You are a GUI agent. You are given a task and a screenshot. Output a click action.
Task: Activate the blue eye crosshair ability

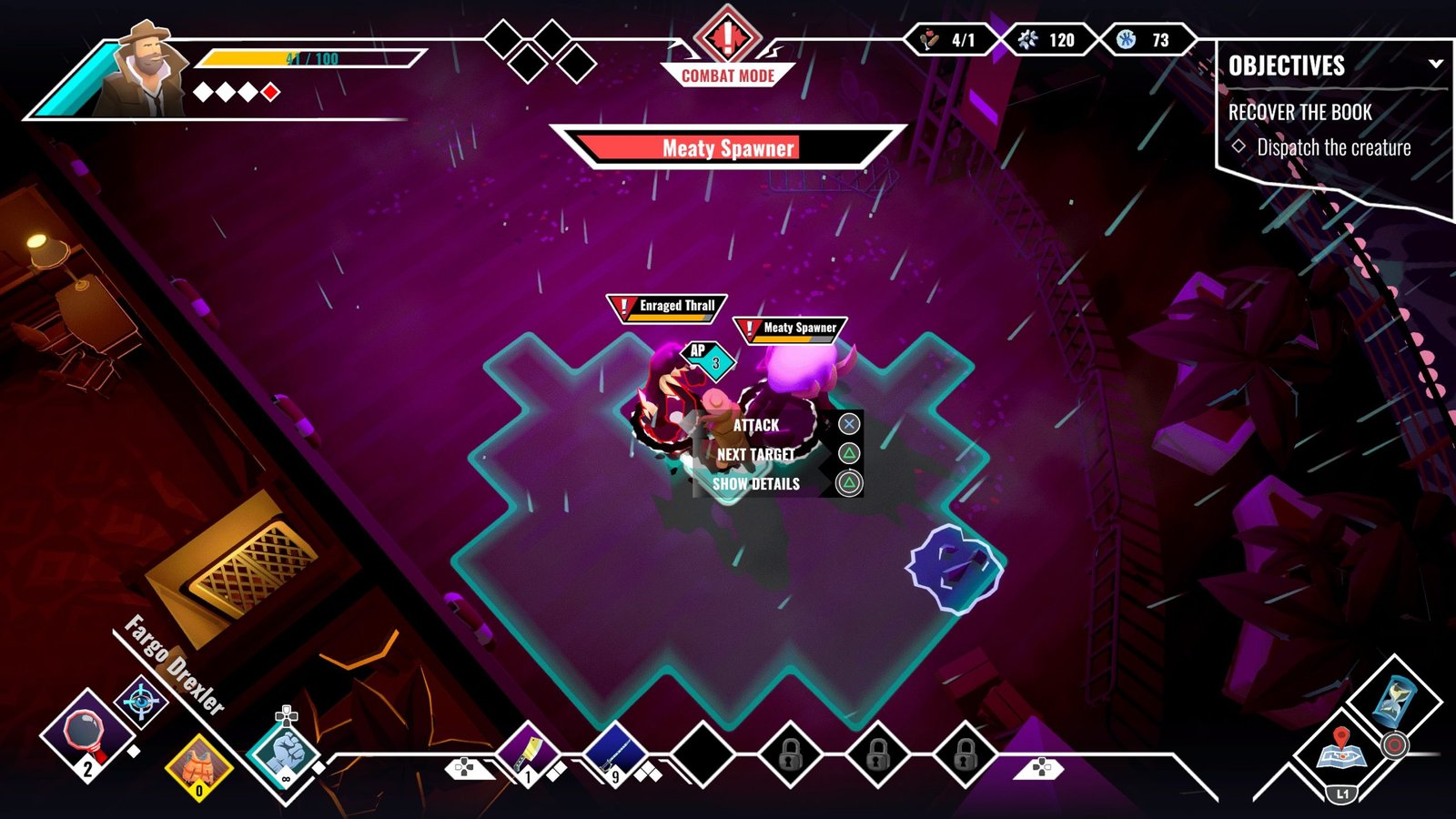click(x=141, y=702)
